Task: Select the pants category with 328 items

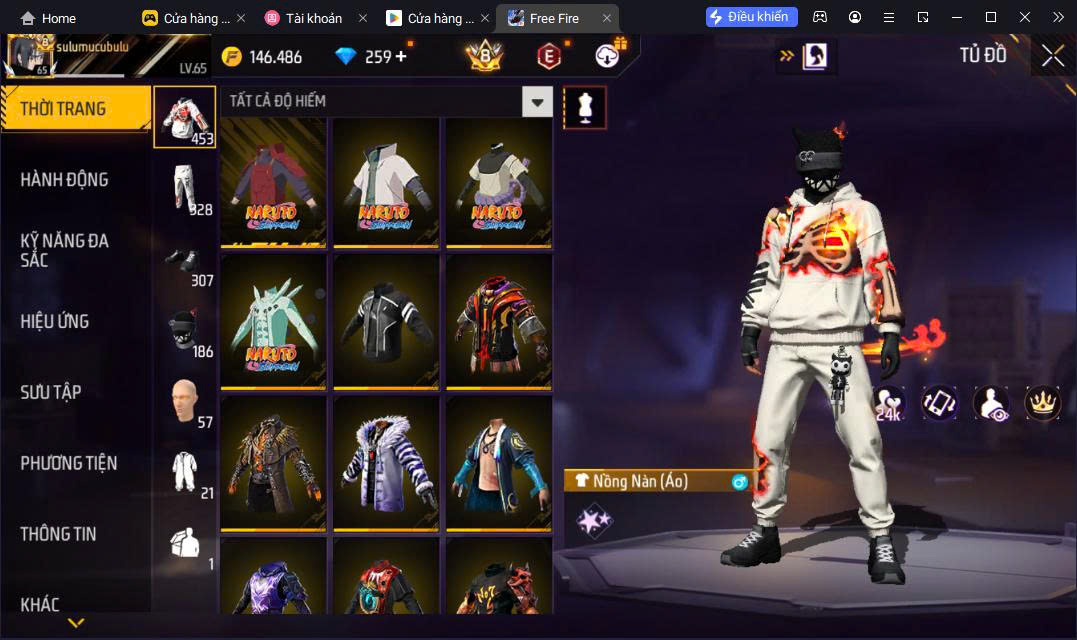Action: (185, 189)
